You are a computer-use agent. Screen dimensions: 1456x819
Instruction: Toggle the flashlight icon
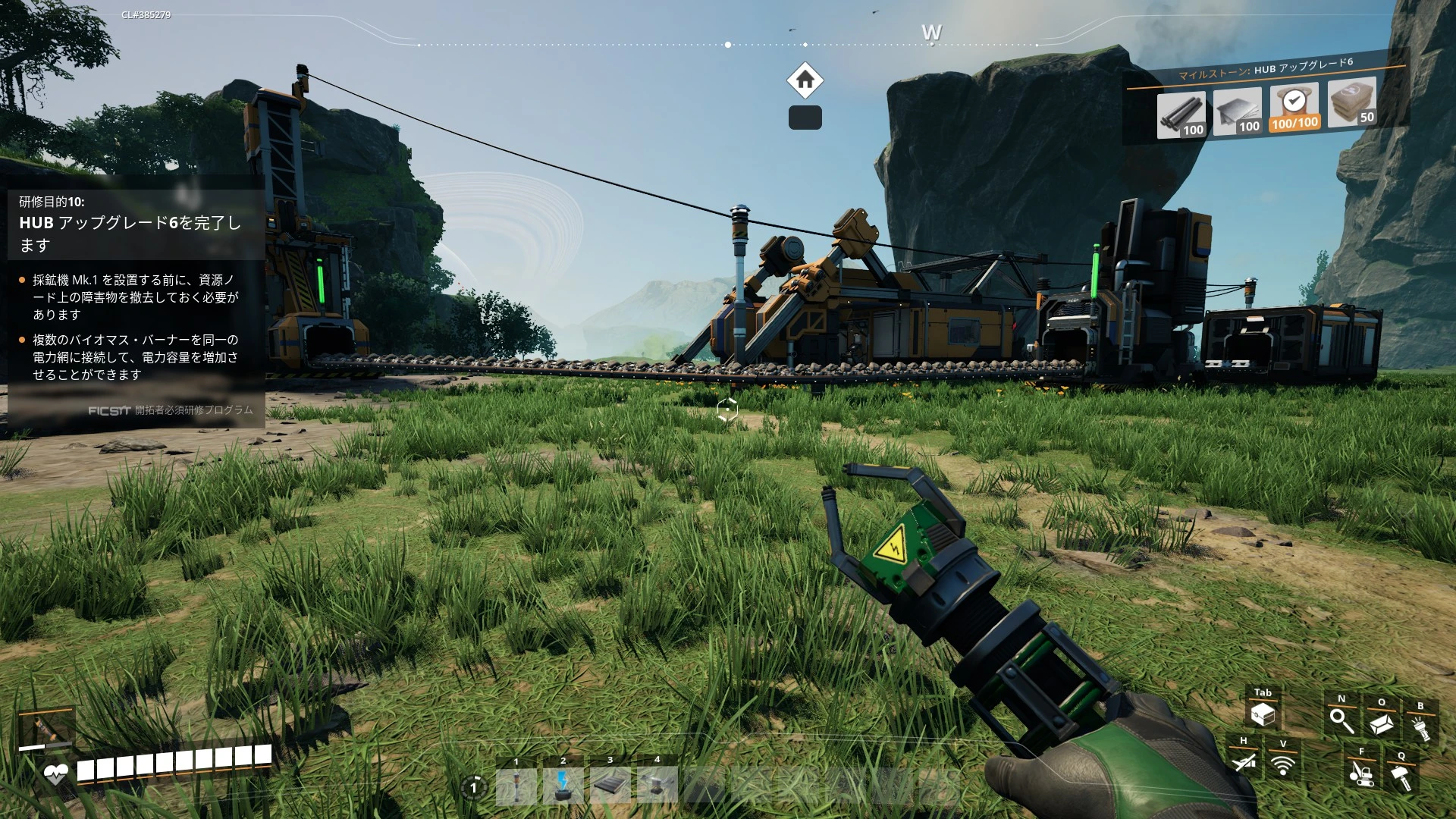1420,726
